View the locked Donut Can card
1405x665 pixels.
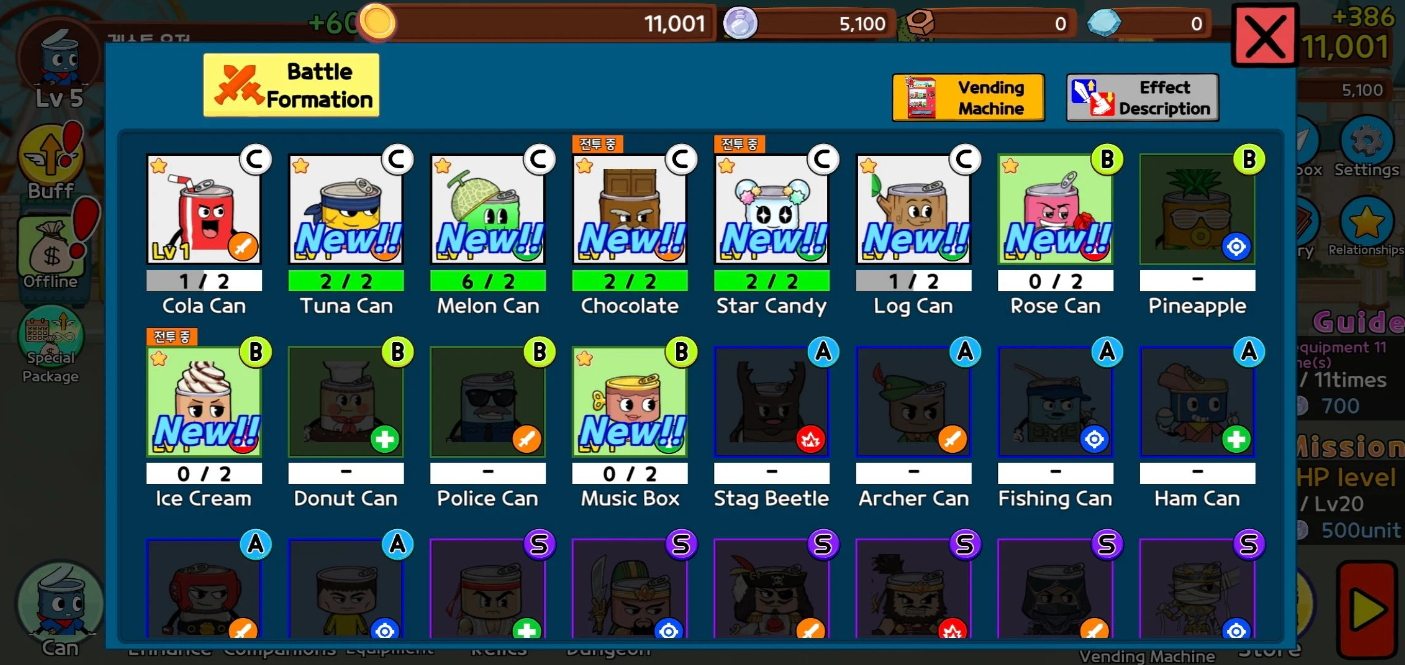346,401
